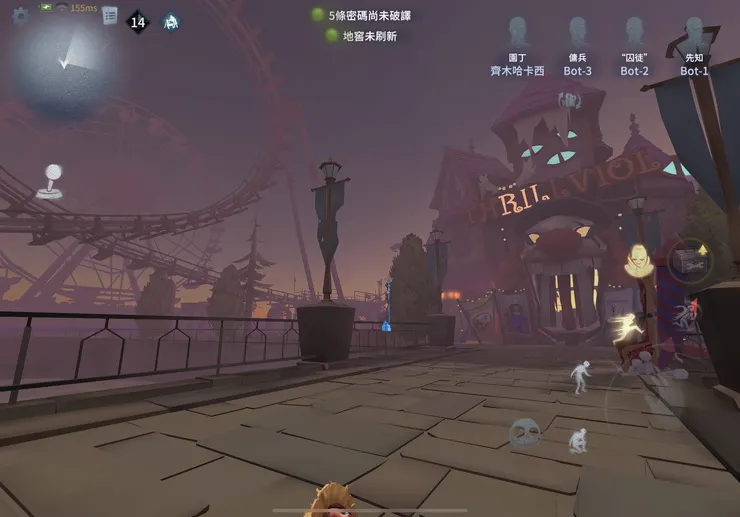Open the teal diamond character icon

pyautogui.click(x=171, y=21)
